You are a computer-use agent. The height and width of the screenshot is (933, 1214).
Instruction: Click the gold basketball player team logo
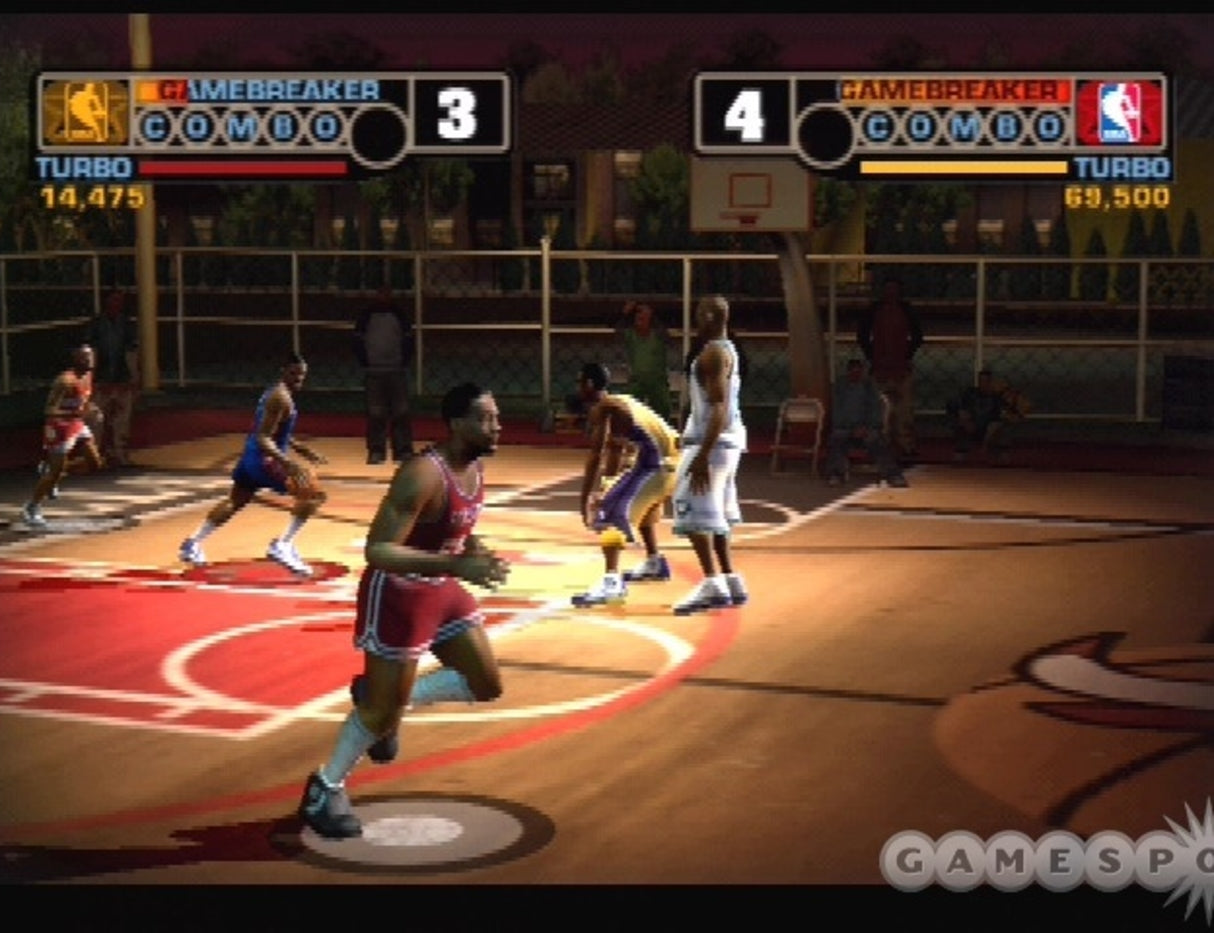pyautogui.click(x=86, y=112)
